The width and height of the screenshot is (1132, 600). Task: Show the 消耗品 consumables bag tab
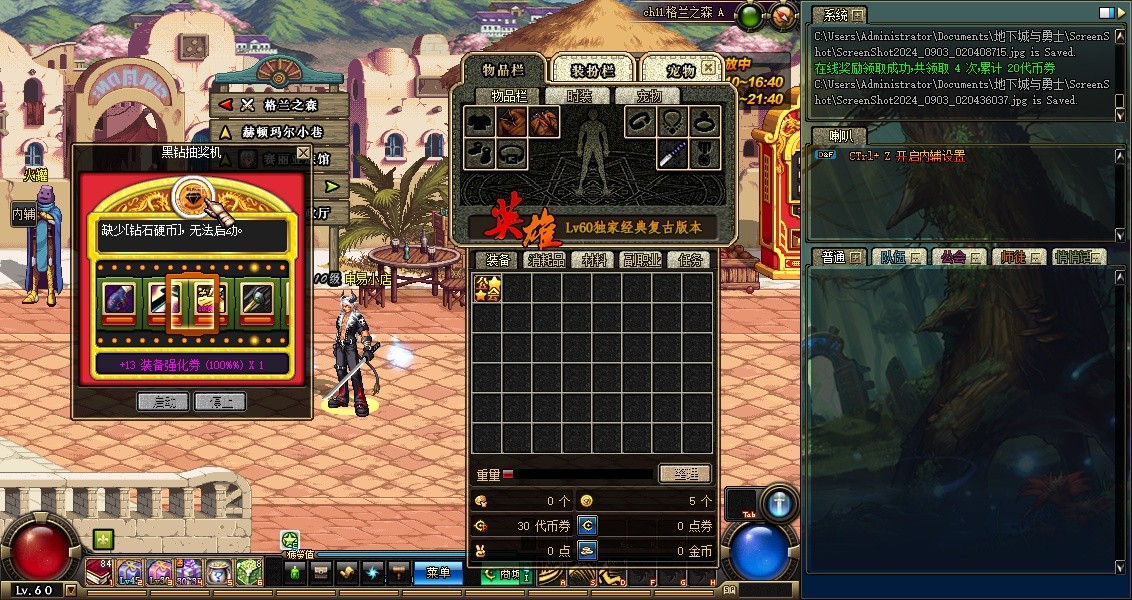pos(546,260)
